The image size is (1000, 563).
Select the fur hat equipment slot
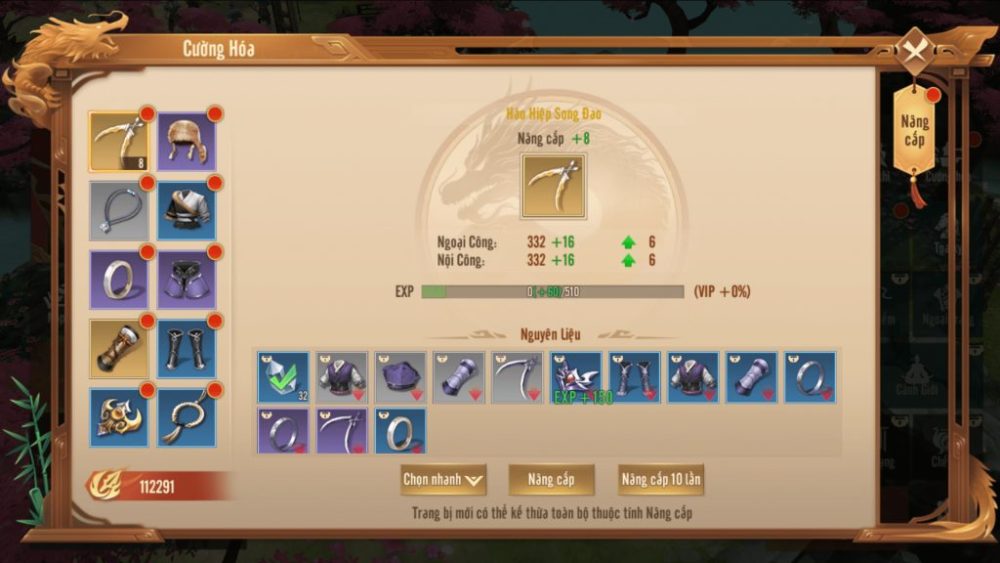coord(186,141)
